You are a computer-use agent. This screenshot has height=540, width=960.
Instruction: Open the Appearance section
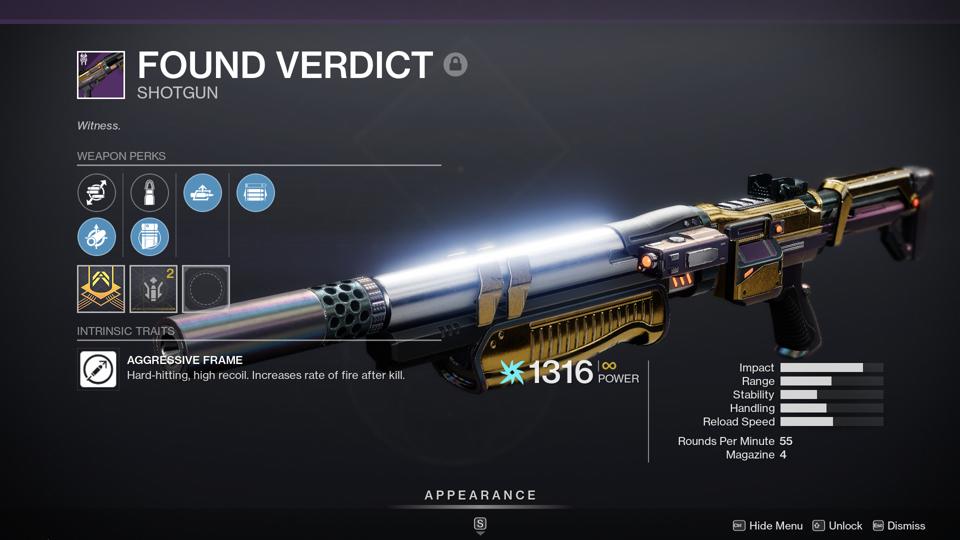pyautogui.click(x=480, y=495)
